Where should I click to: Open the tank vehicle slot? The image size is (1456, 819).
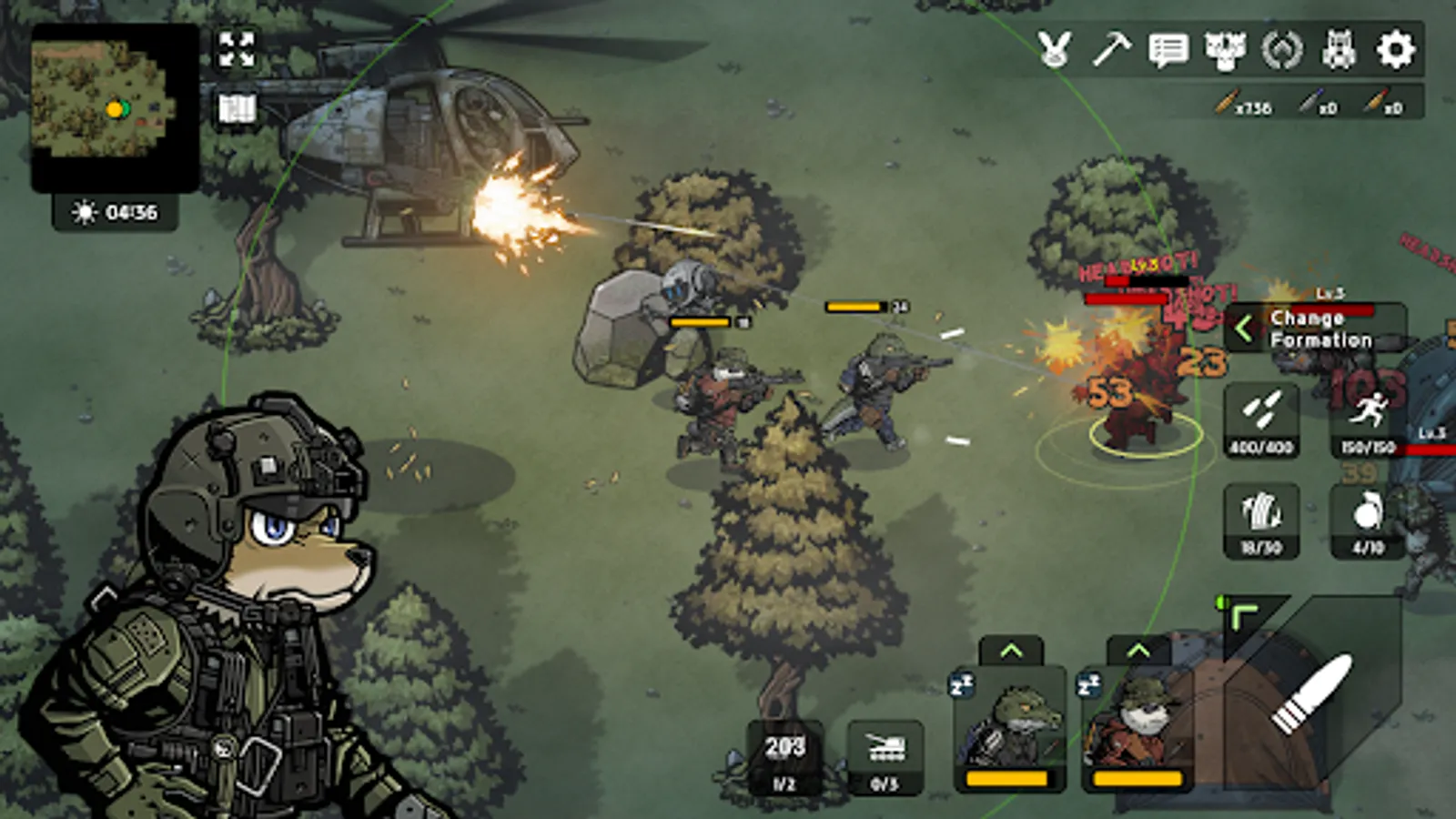click(885, 757)
